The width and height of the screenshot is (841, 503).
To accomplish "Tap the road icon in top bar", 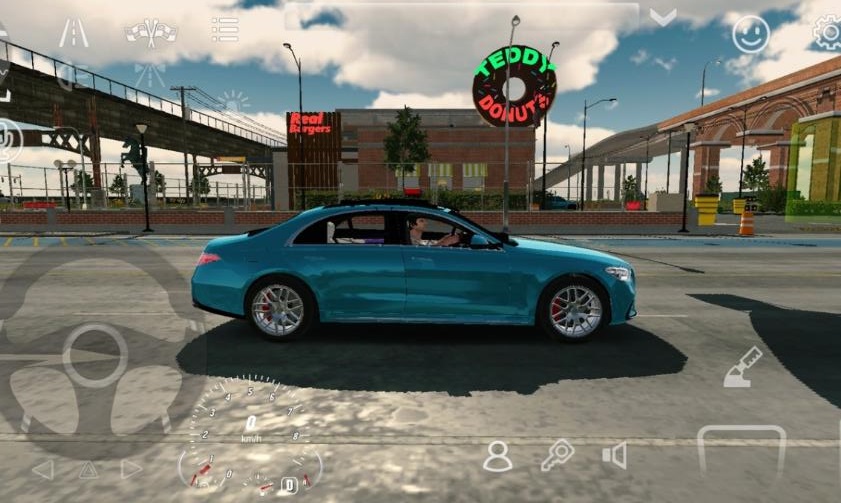I will coord(73,33).
